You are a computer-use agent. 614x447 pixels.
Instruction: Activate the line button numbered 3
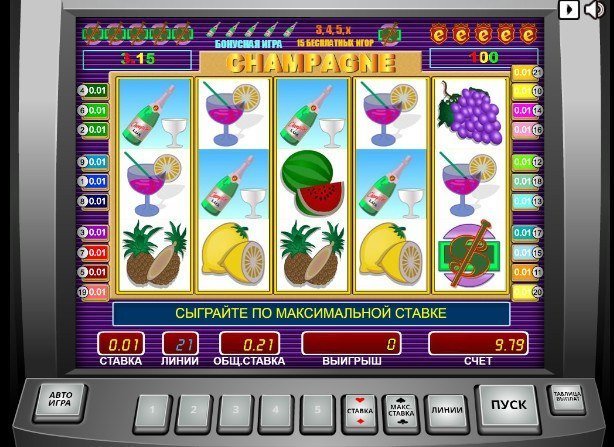[234, 411]
